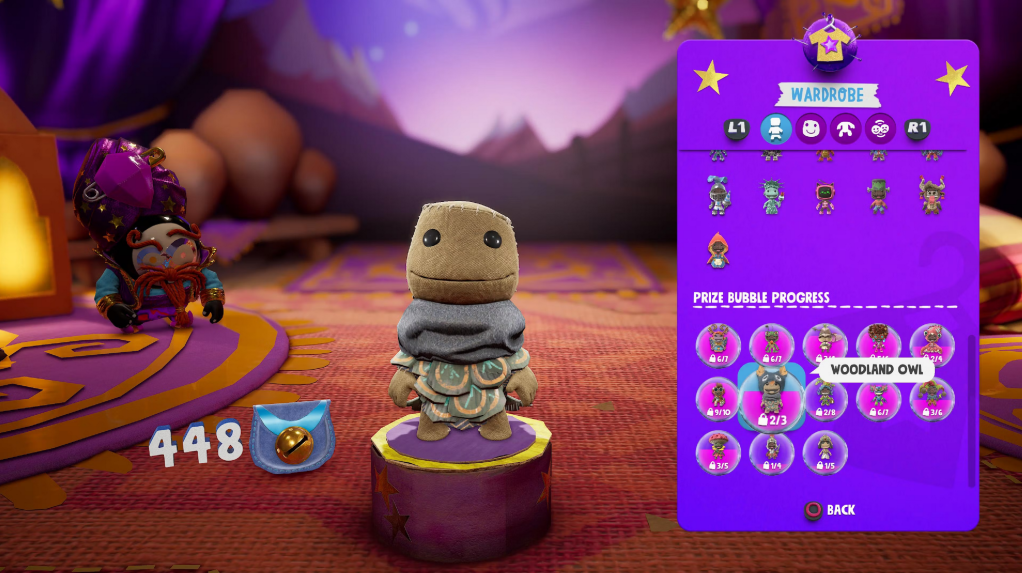Switch to the smiley head category tab
The height and width of the screenshot is (573, 1022).
[810, 128]
